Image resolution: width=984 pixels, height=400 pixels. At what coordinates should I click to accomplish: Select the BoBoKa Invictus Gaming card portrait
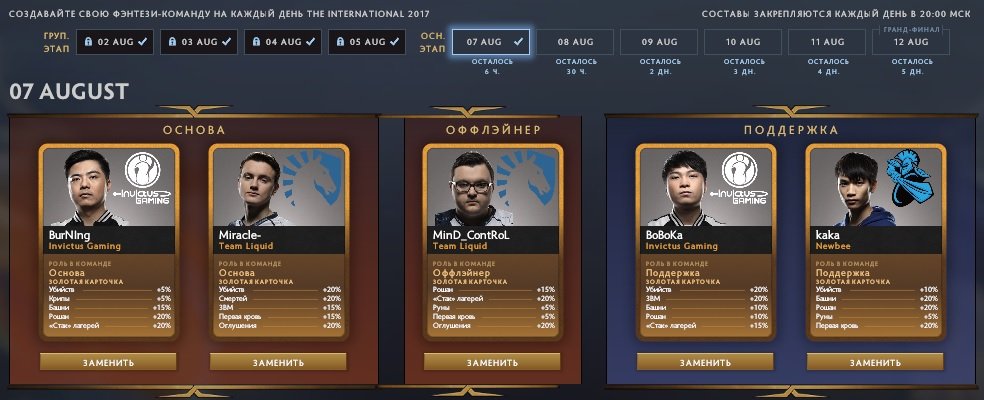[704, 190]
